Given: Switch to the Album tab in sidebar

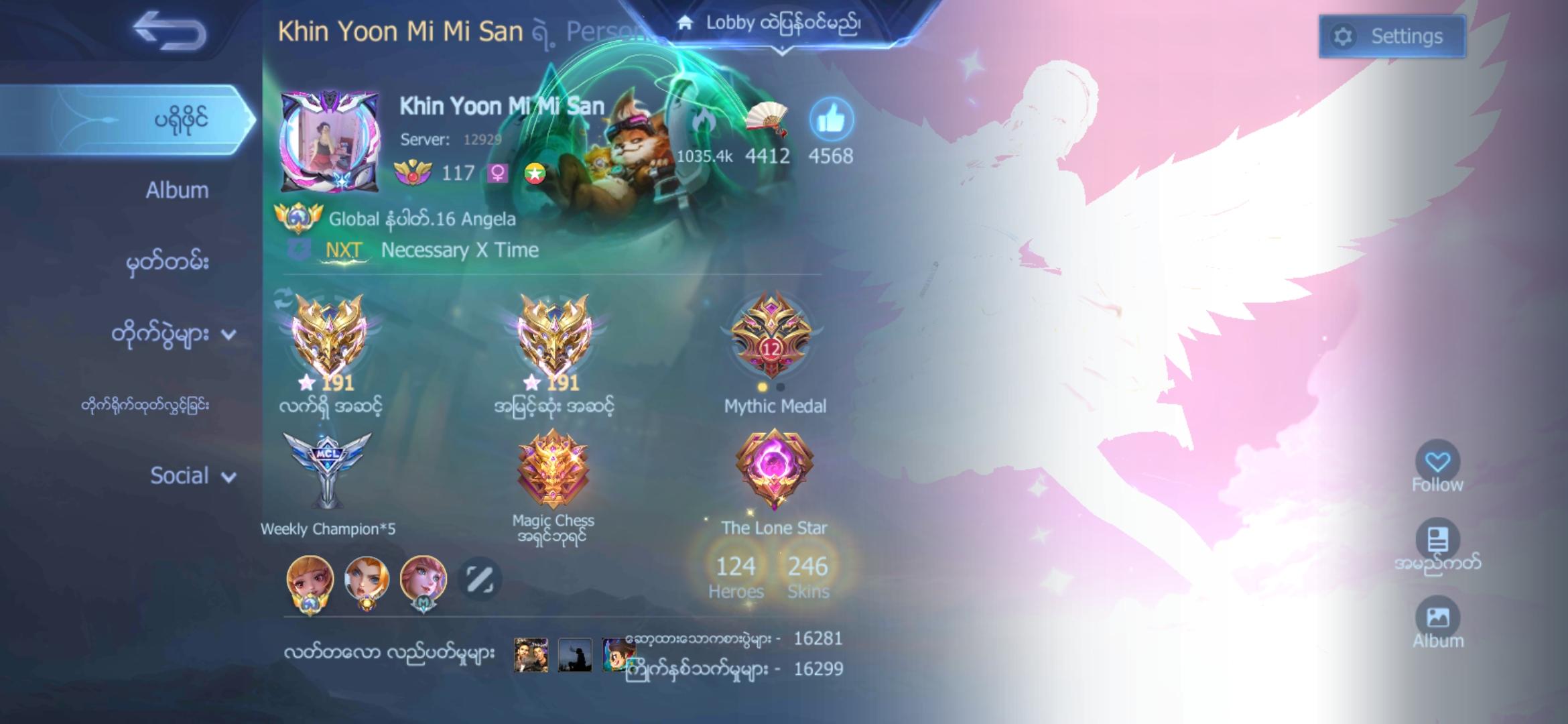Looking at the screenshot, I should (x=176, y=190).
